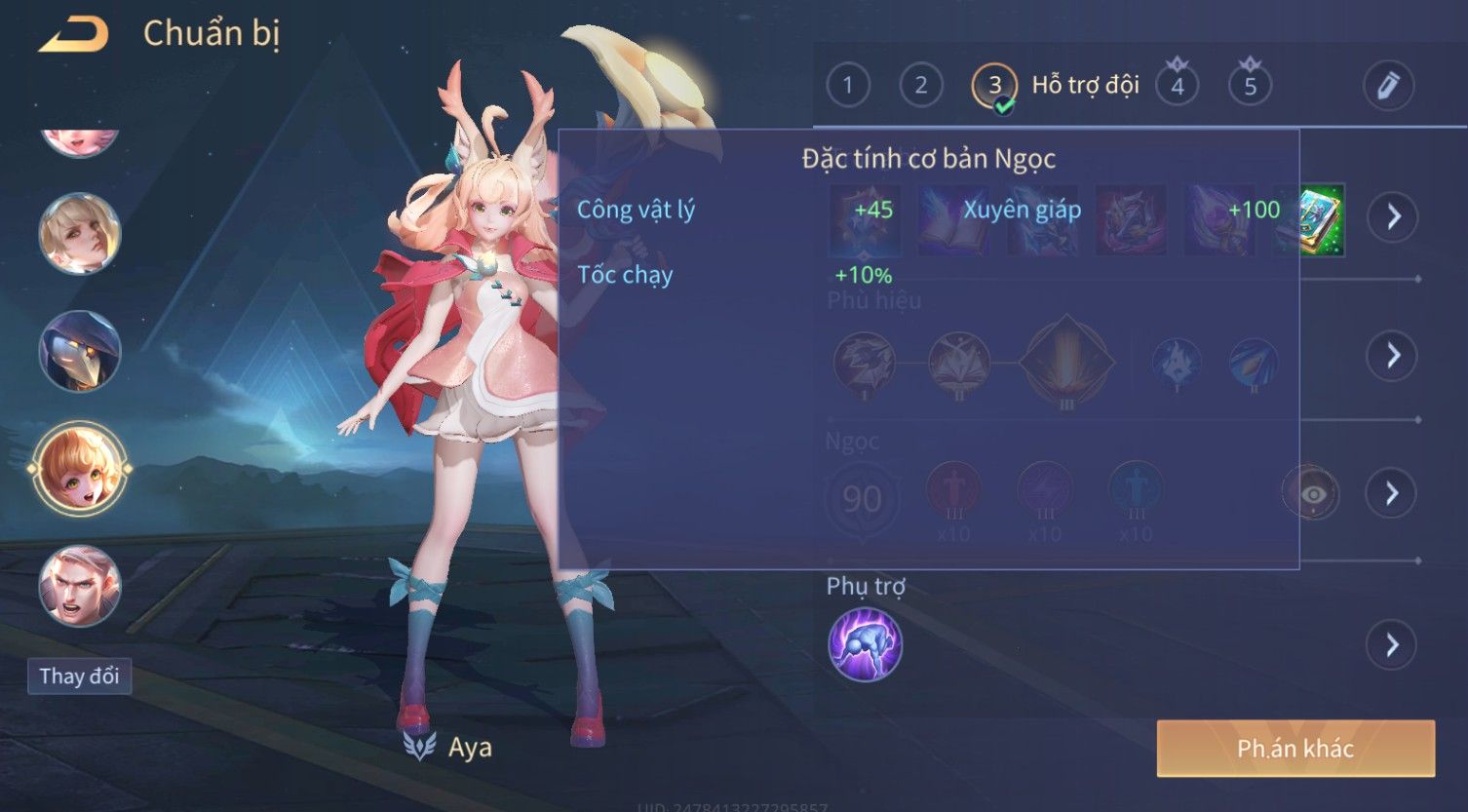Choose the Phán khác button
This screenshot has height=812, width=1468.
pos(1295,749)
